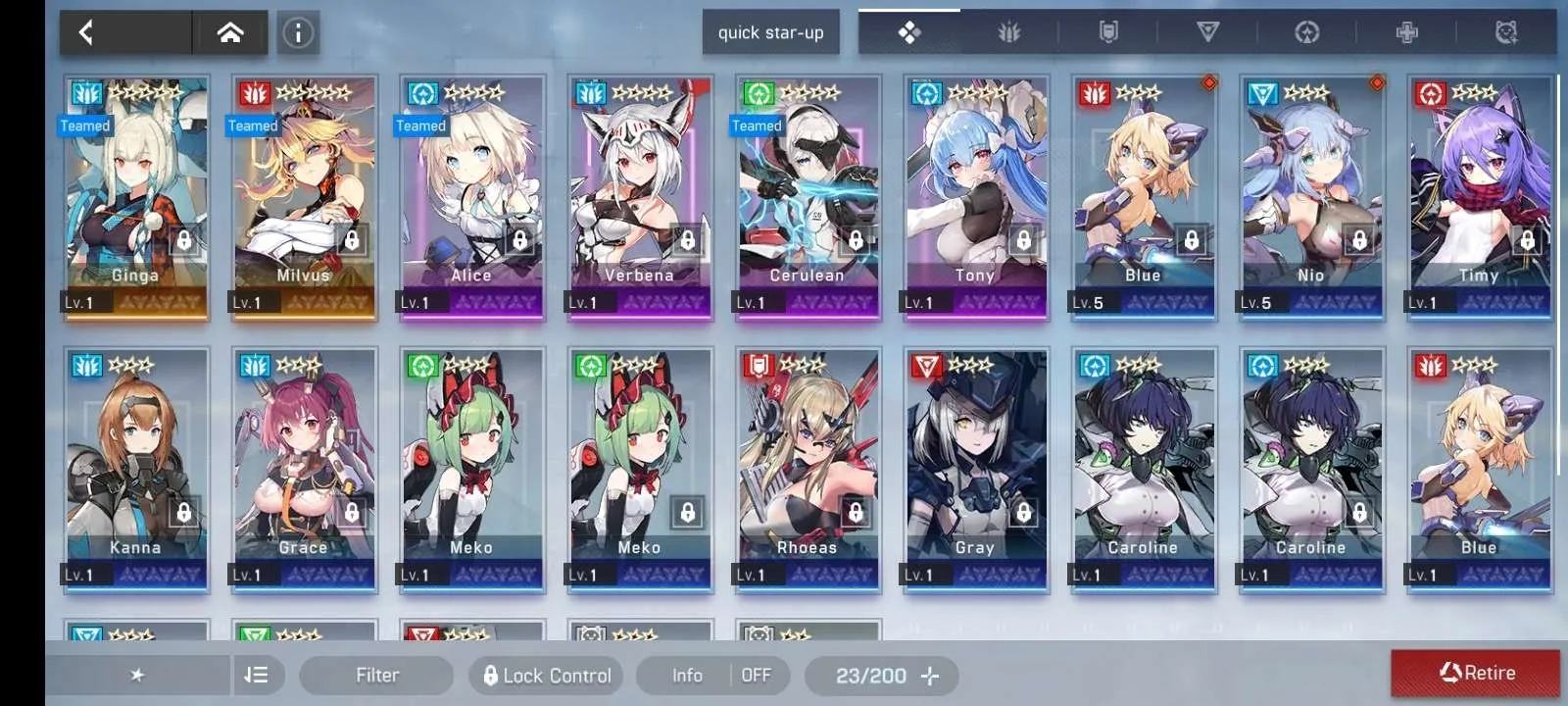Viewport: 1568px width, 706px height.
Task: Tap the quick star-up button
Action: pyautogui.click(x=770, y=33)
